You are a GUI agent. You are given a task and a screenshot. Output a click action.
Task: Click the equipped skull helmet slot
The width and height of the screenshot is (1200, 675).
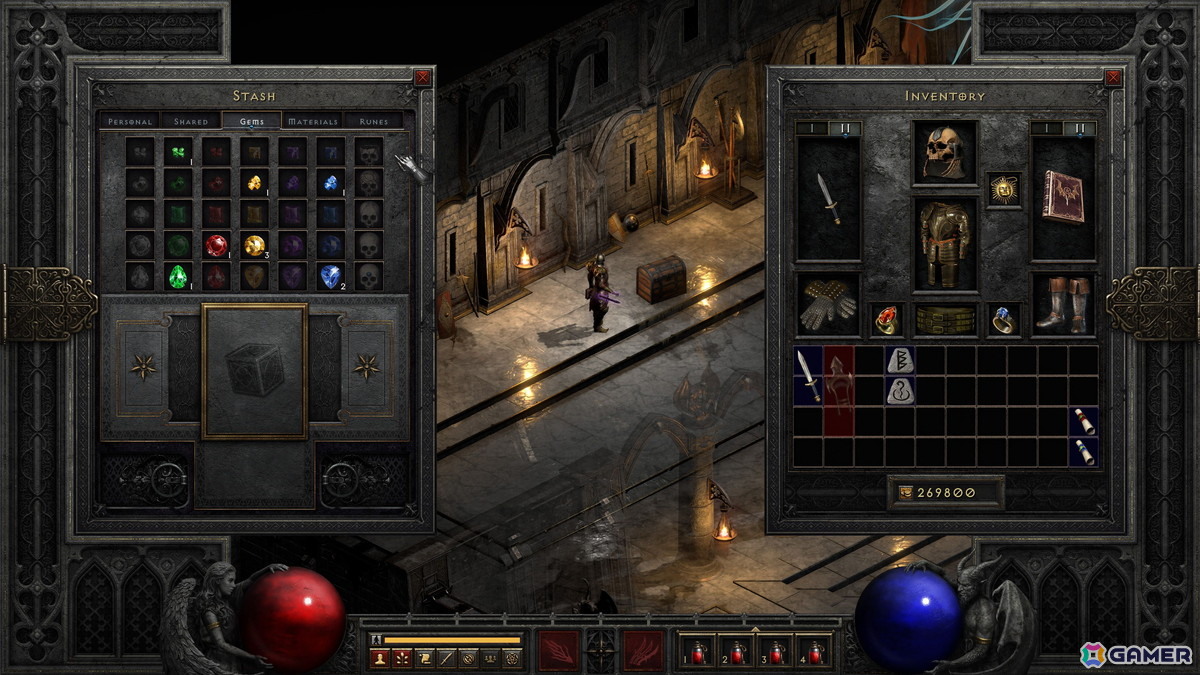coord(945,153)
